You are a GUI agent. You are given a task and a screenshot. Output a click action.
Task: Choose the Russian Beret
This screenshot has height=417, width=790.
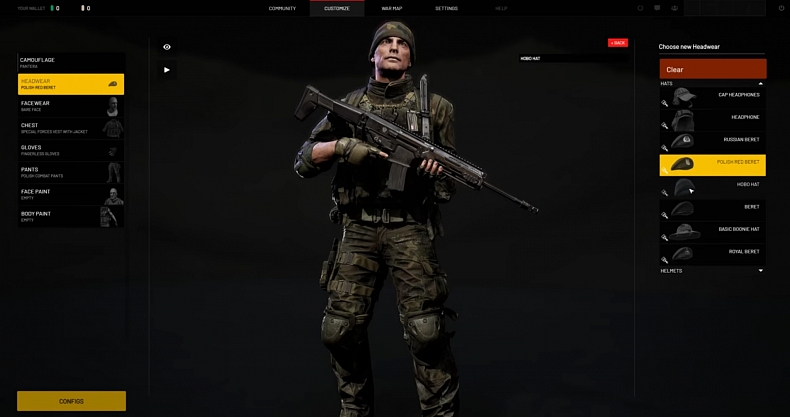click(712, 141)
